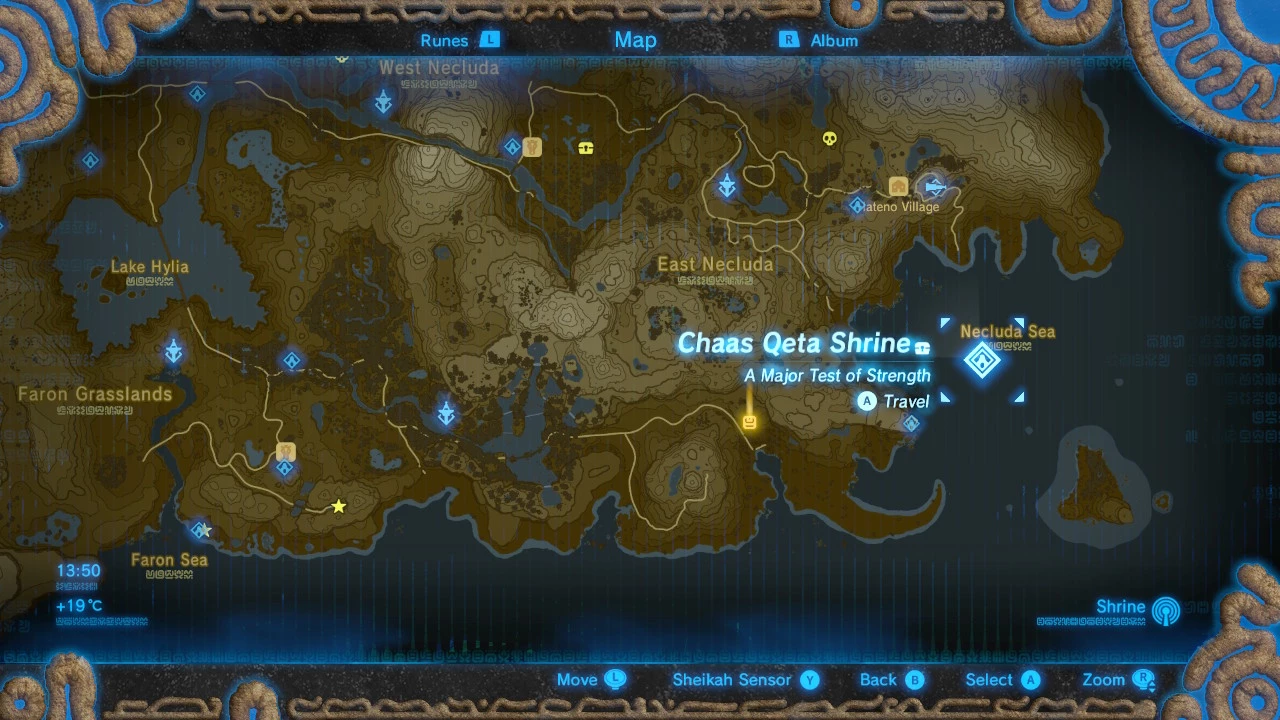Click the skull enemy camp icon
1280x720 pixels.
pyautogui.click(x=828, y=138)
